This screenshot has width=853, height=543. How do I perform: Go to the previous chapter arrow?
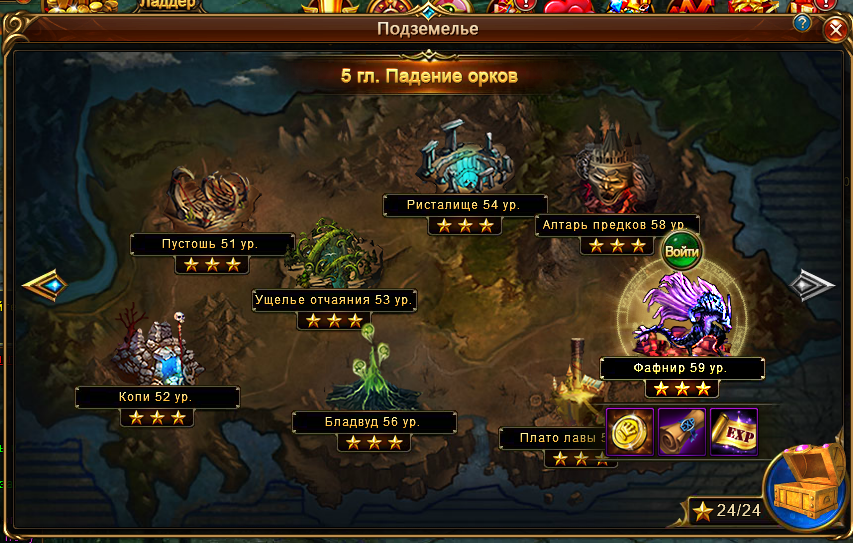coord(44,286)
